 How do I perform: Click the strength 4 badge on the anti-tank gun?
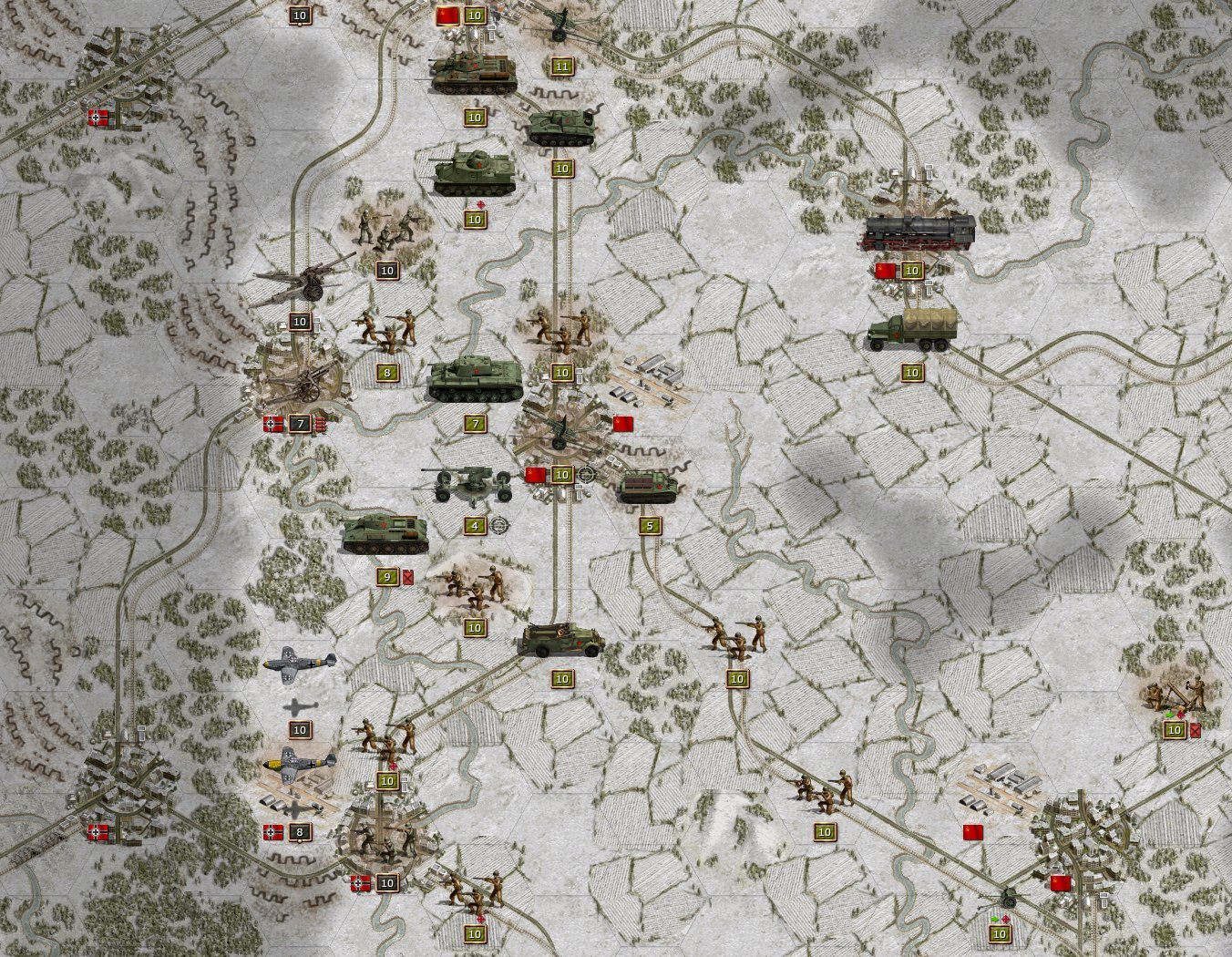474,525
